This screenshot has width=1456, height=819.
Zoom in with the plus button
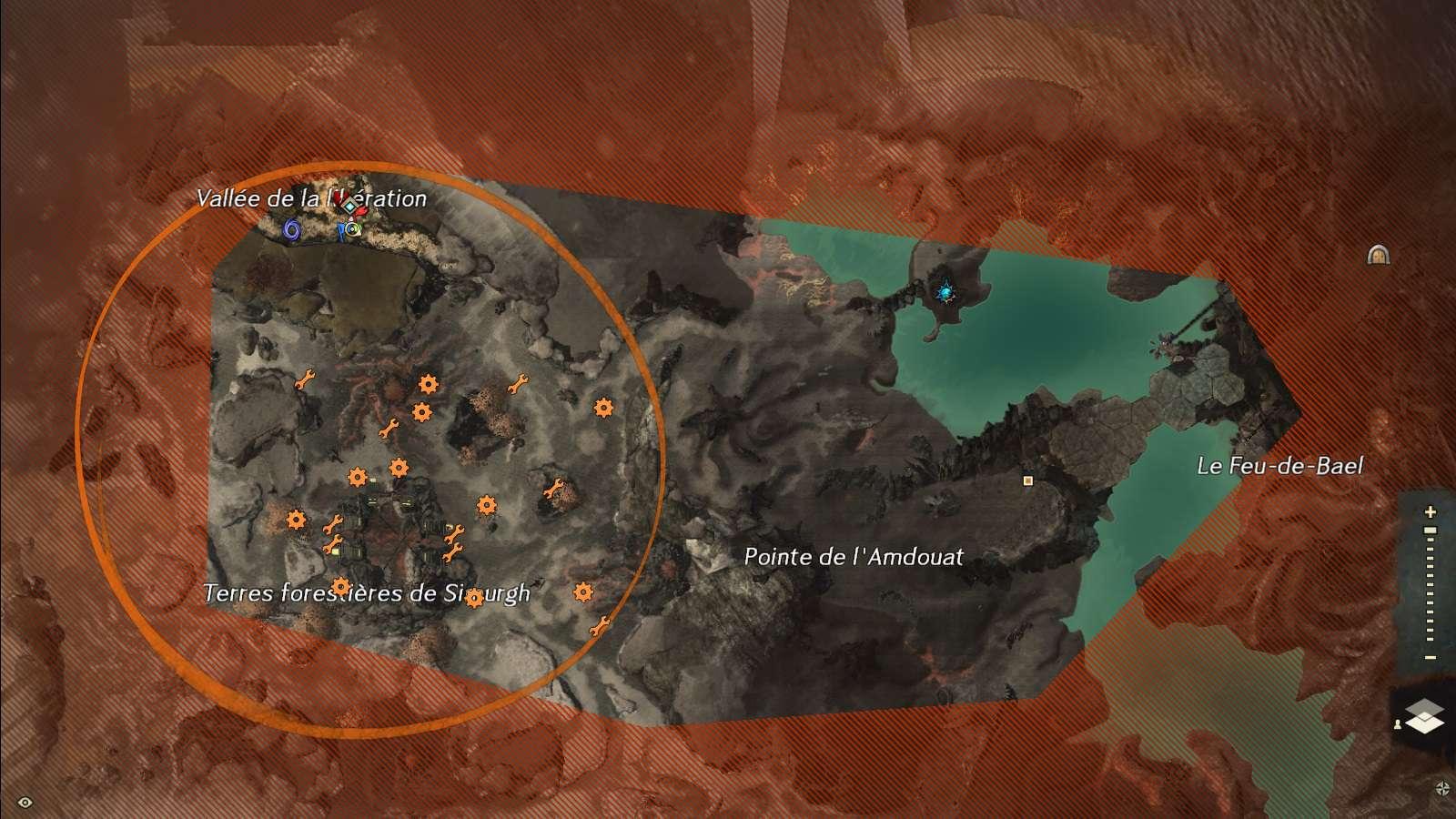point(1430,512)
